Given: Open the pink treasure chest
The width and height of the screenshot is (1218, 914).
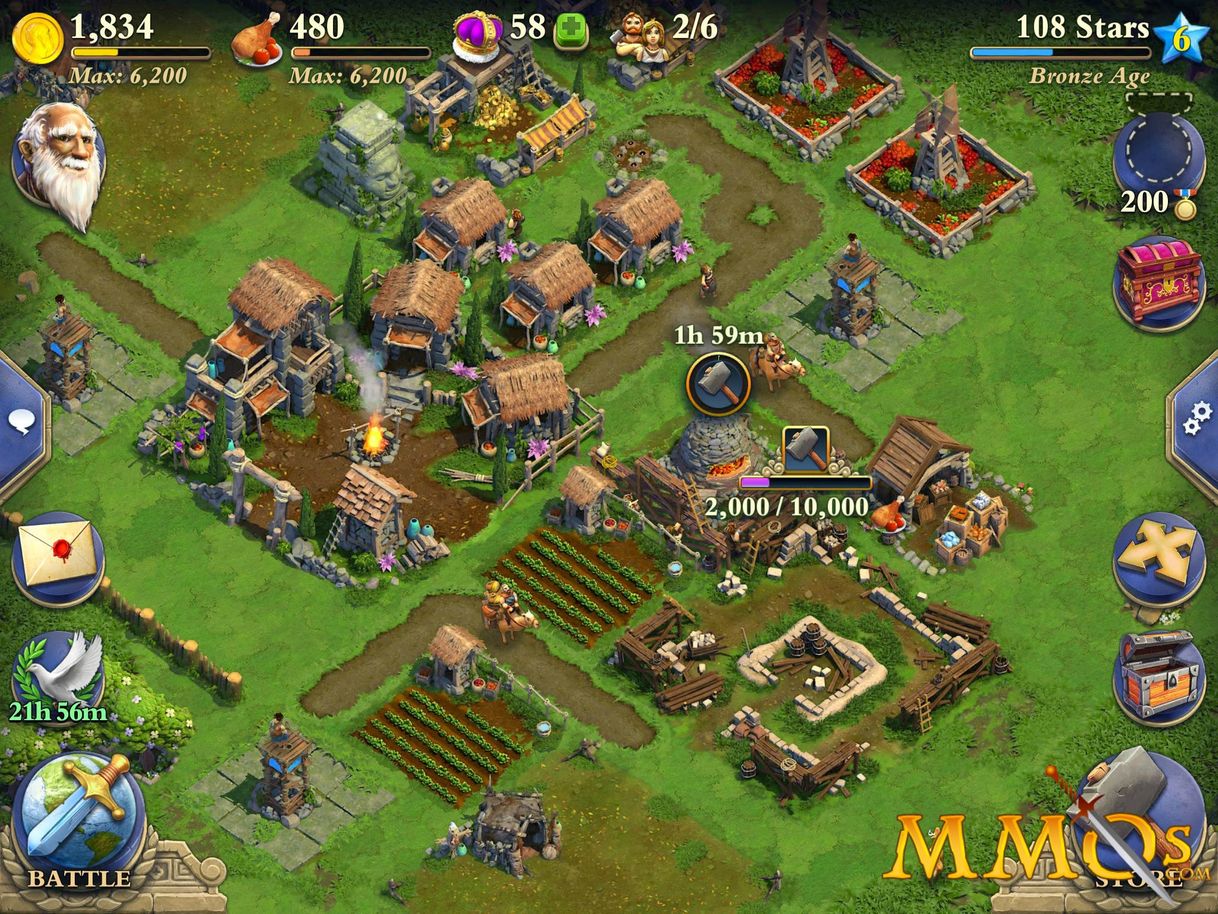Looking at the screenshot, I should click(1158, 280).
